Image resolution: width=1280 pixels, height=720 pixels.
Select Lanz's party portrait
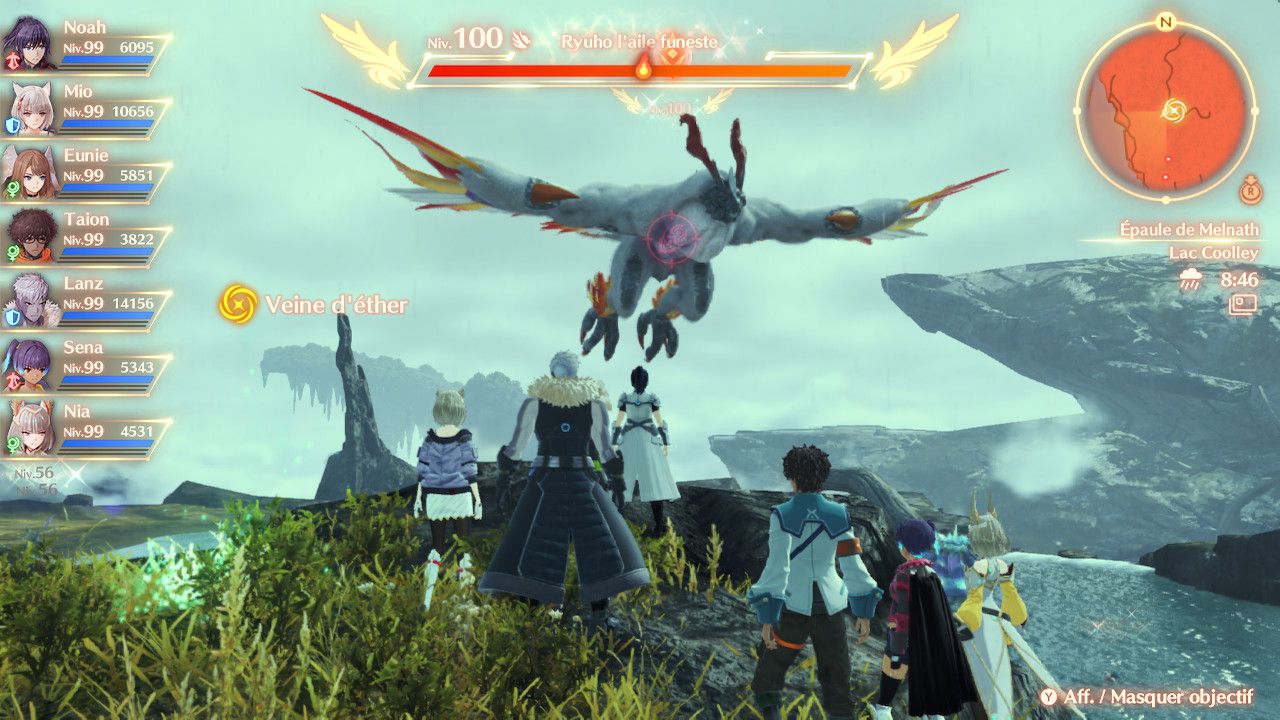30,301
